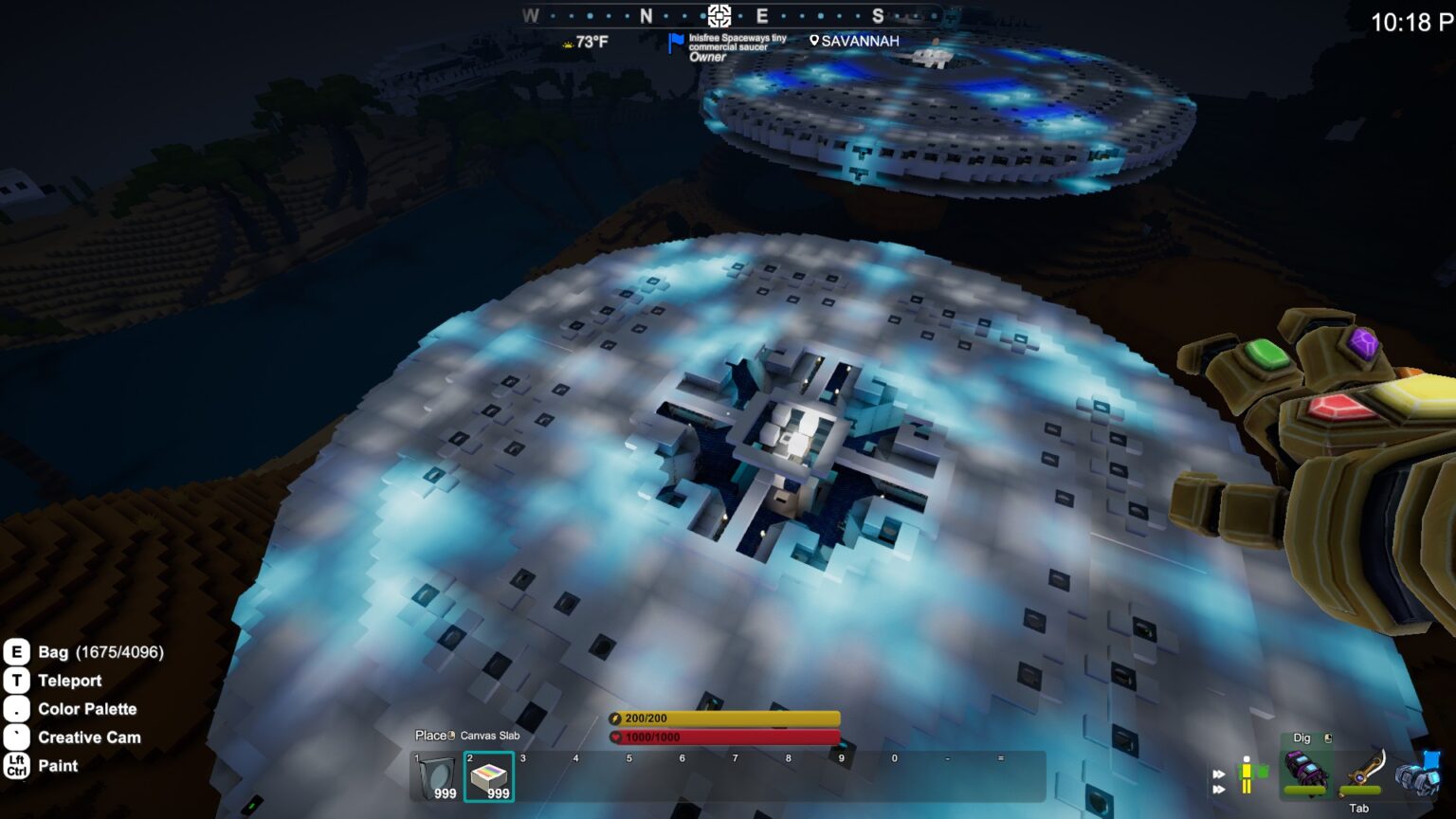
Task: Choose the Teleport menu entry
Action: point(69,681)
